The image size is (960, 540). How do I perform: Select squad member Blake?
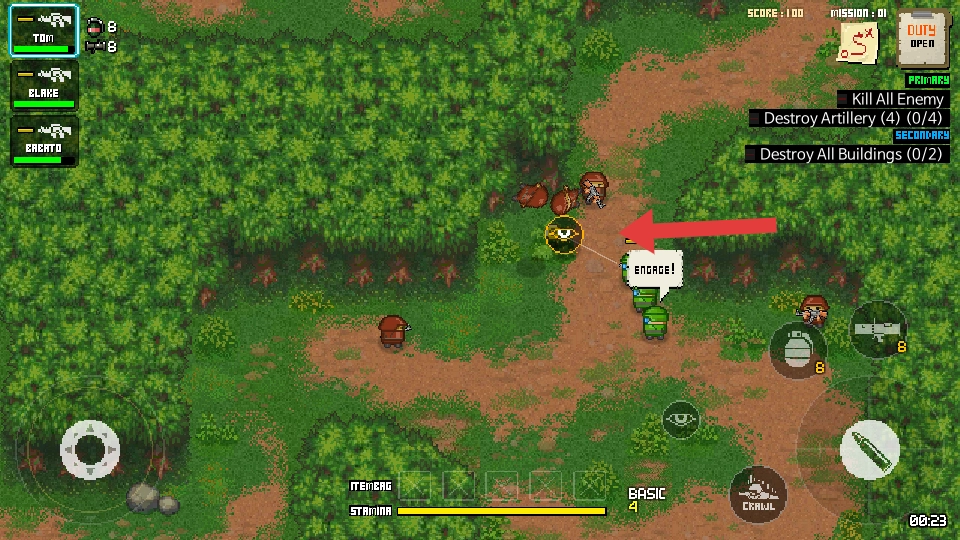(x=44, y=86)
